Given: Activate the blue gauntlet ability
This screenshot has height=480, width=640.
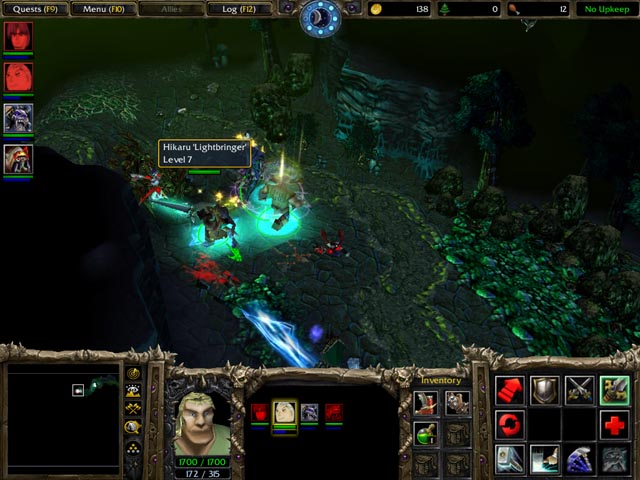Looking at the screenshot, I should pos(580,459).
